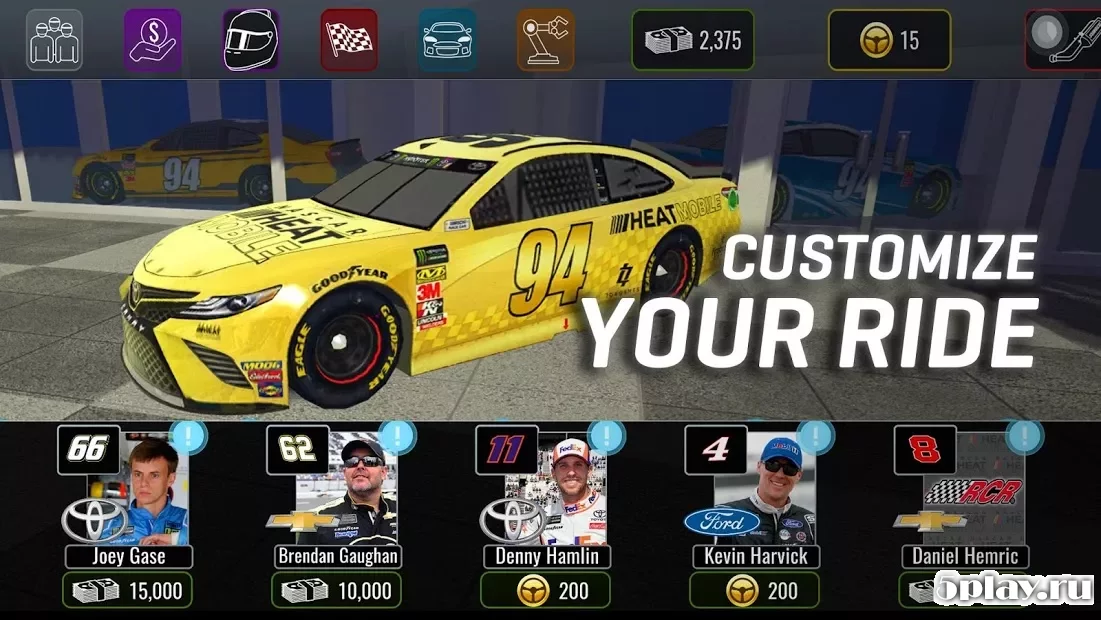Open the orange robotic arm tab
1101x620 pixels.
tap(545, 40)
